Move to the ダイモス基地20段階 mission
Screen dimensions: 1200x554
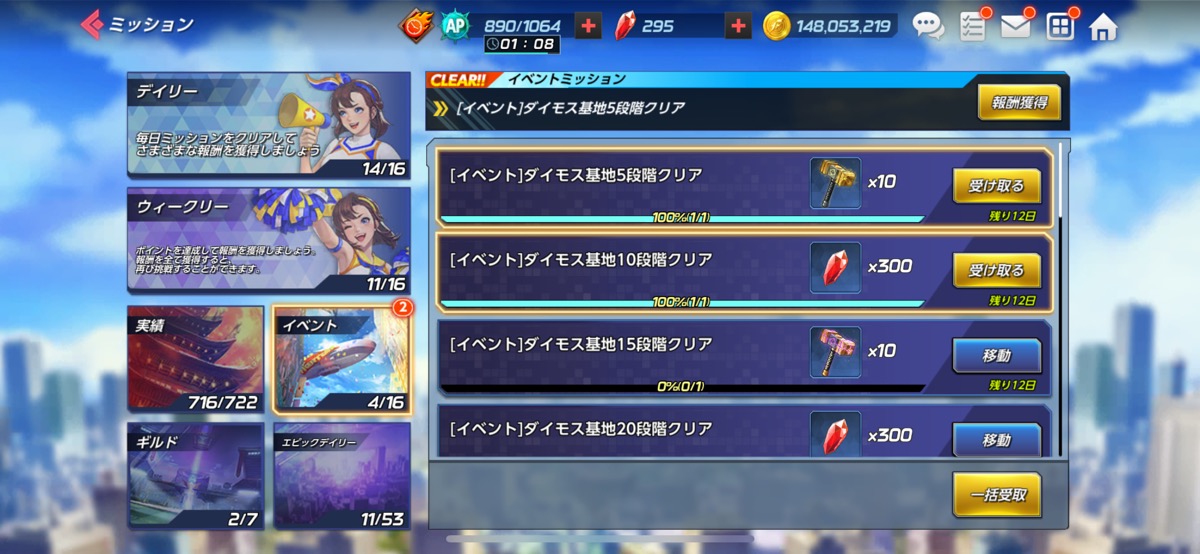996,439
